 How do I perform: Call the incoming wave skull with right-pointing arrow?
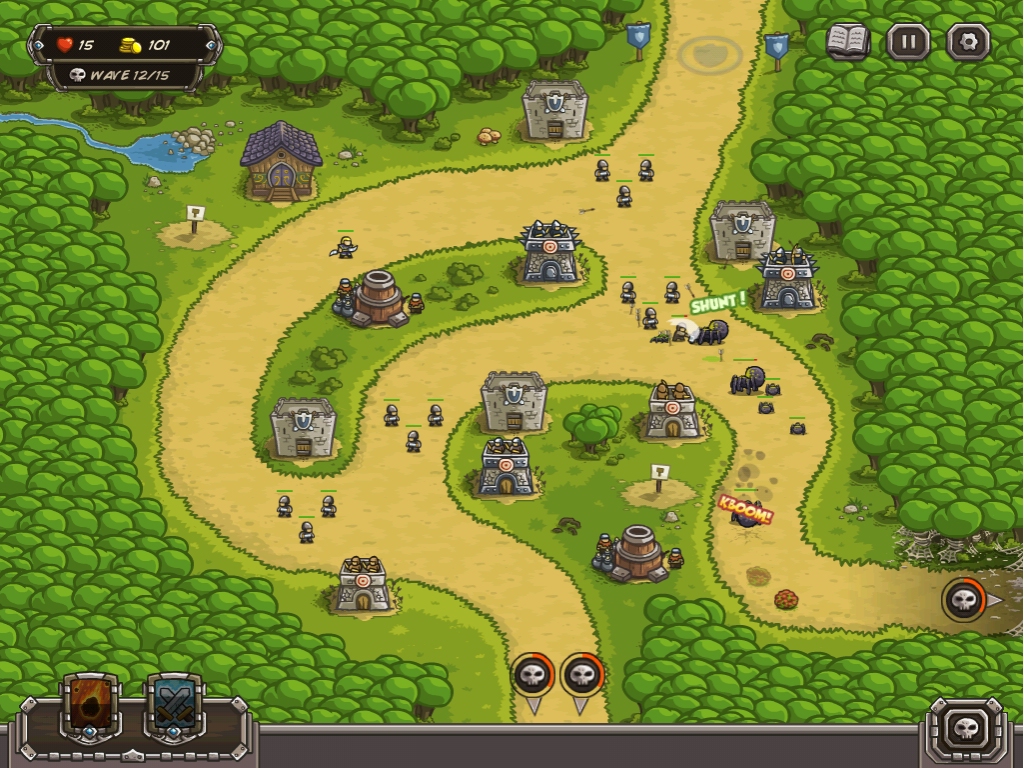965,600
